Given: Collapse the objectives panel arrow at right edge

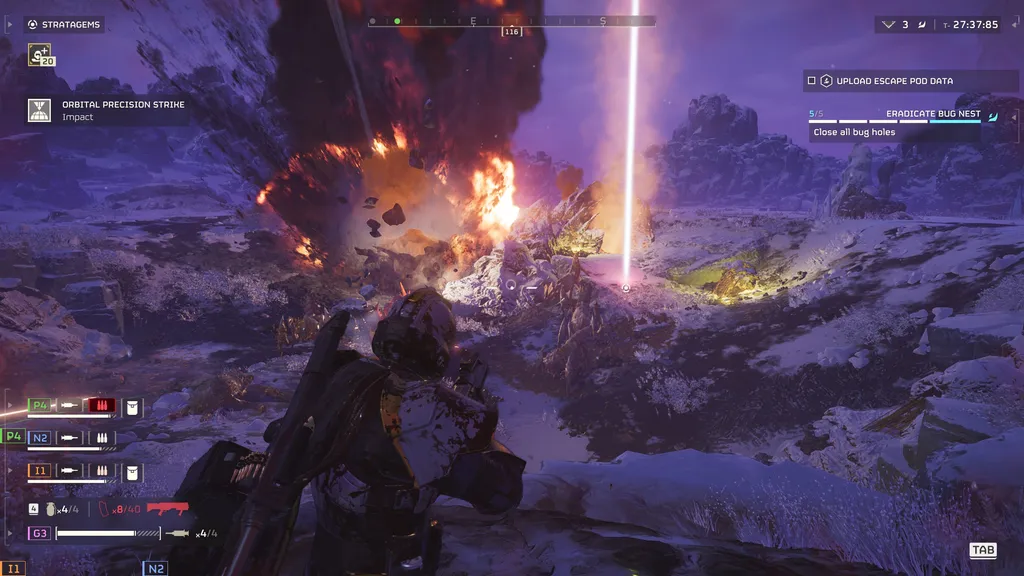Looking at the screenshot, I should click(x=992, y=116).
